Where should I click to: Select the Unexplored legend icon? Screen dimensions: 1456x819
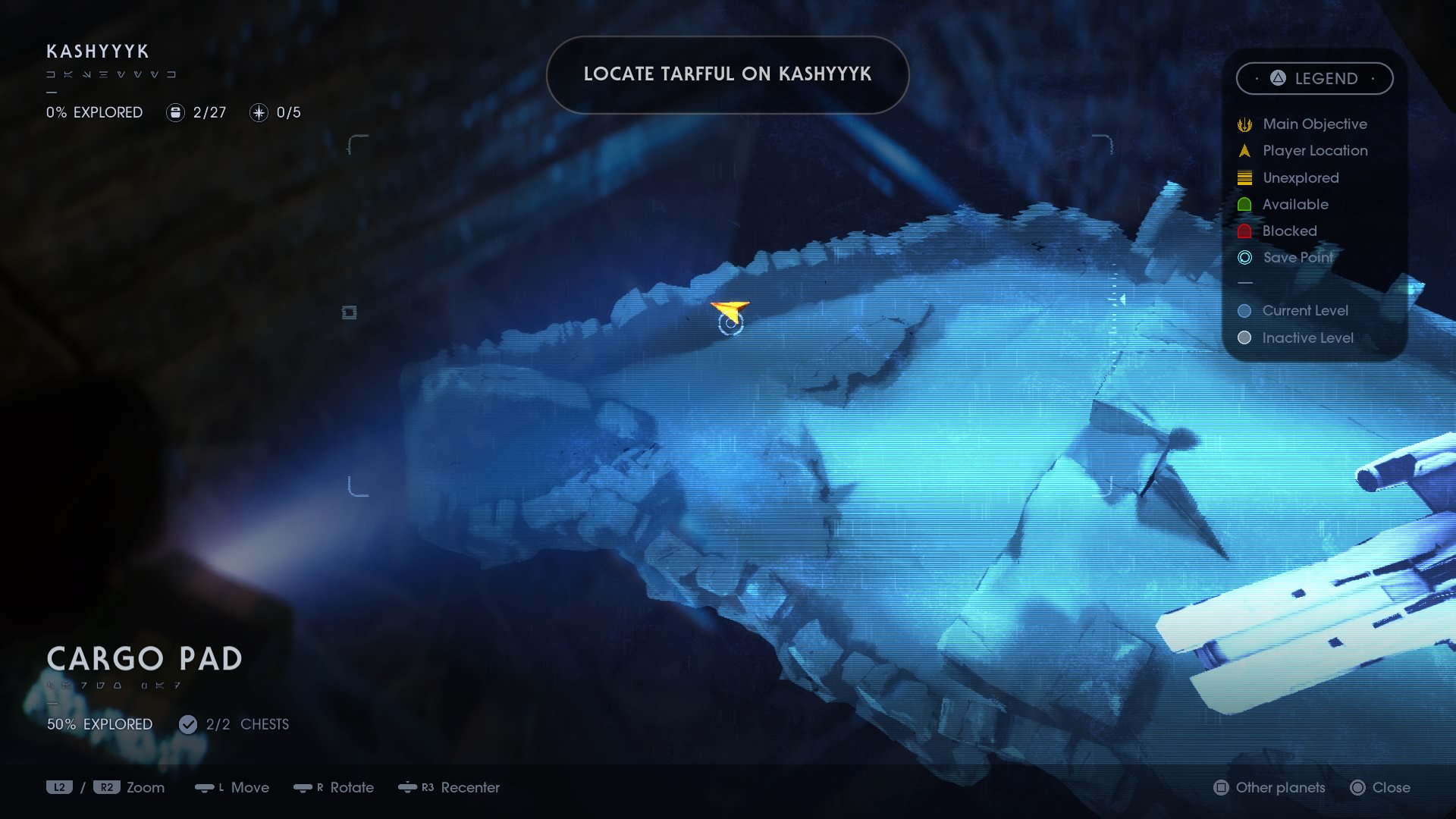(x=1244, y=177)
